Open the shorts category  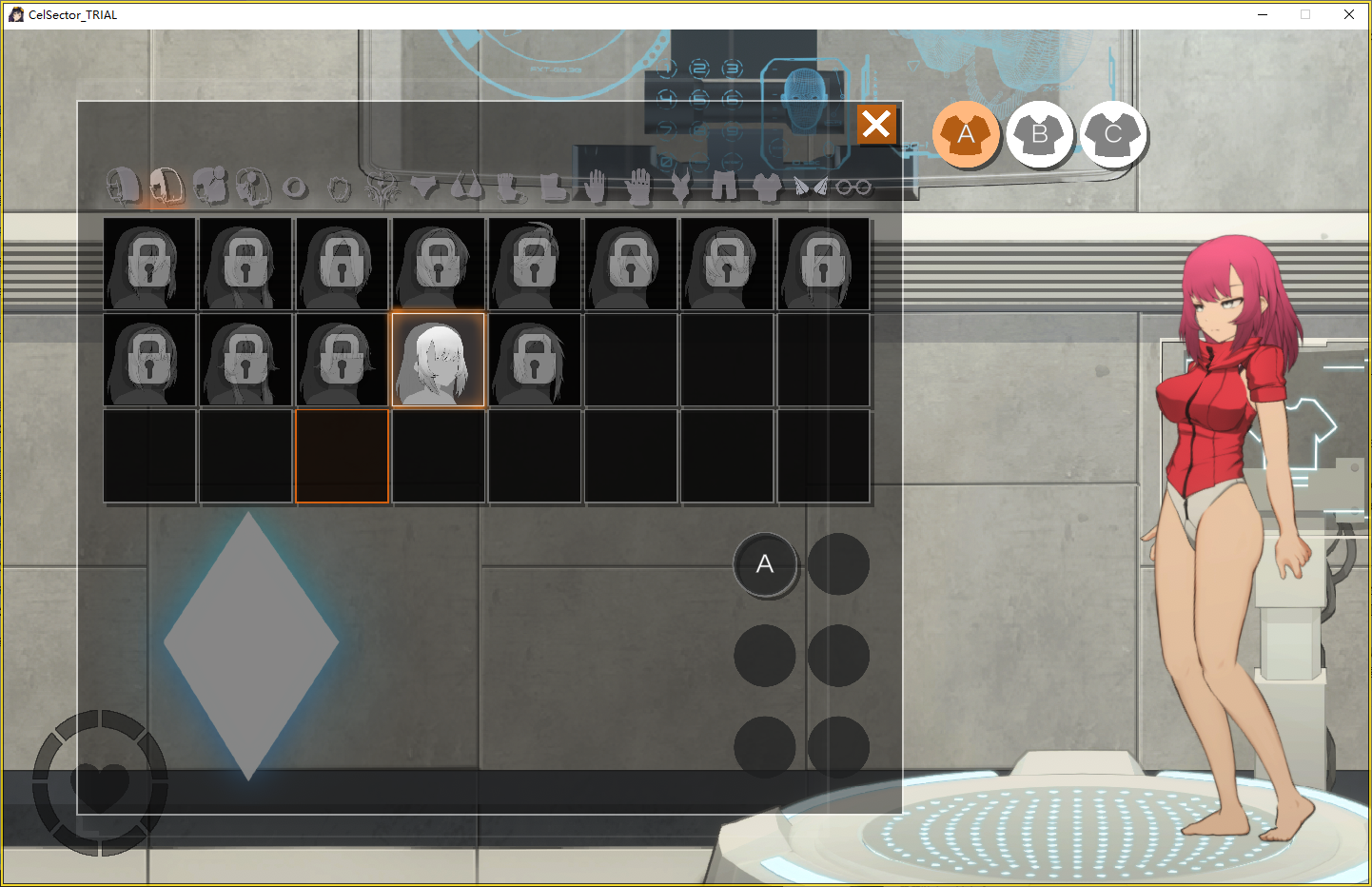pyautogui.click(x=724, y=187)
